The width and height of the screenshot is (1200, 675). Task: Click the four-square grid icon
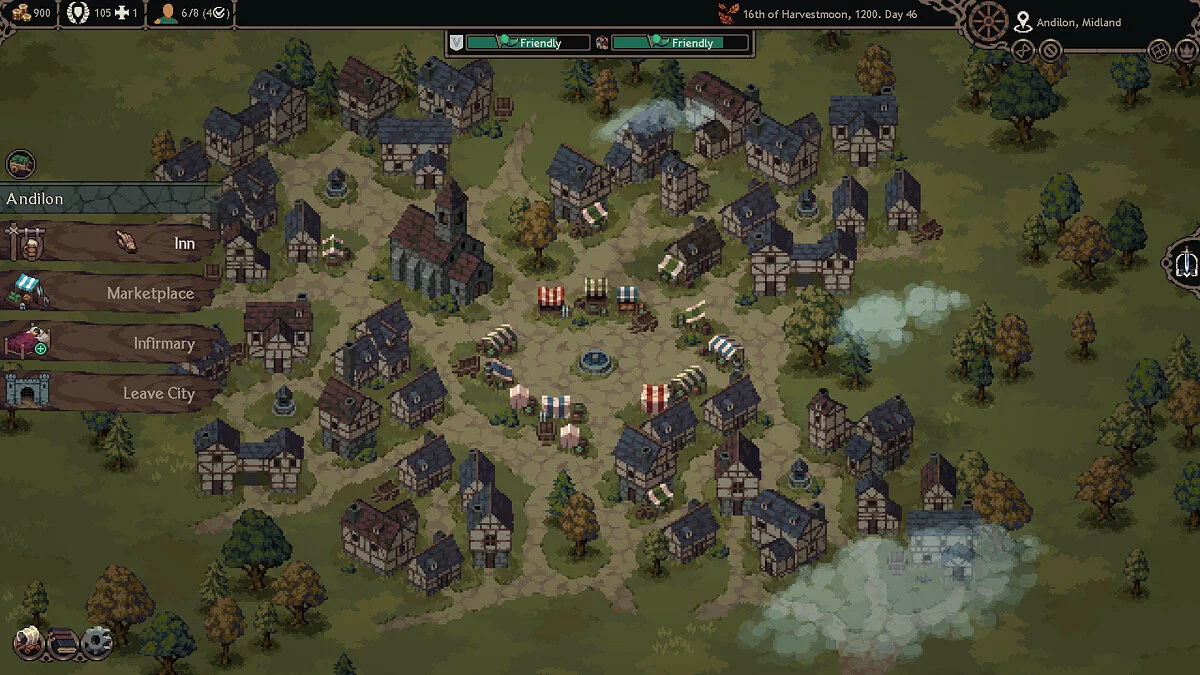(x=1159, y=50)
